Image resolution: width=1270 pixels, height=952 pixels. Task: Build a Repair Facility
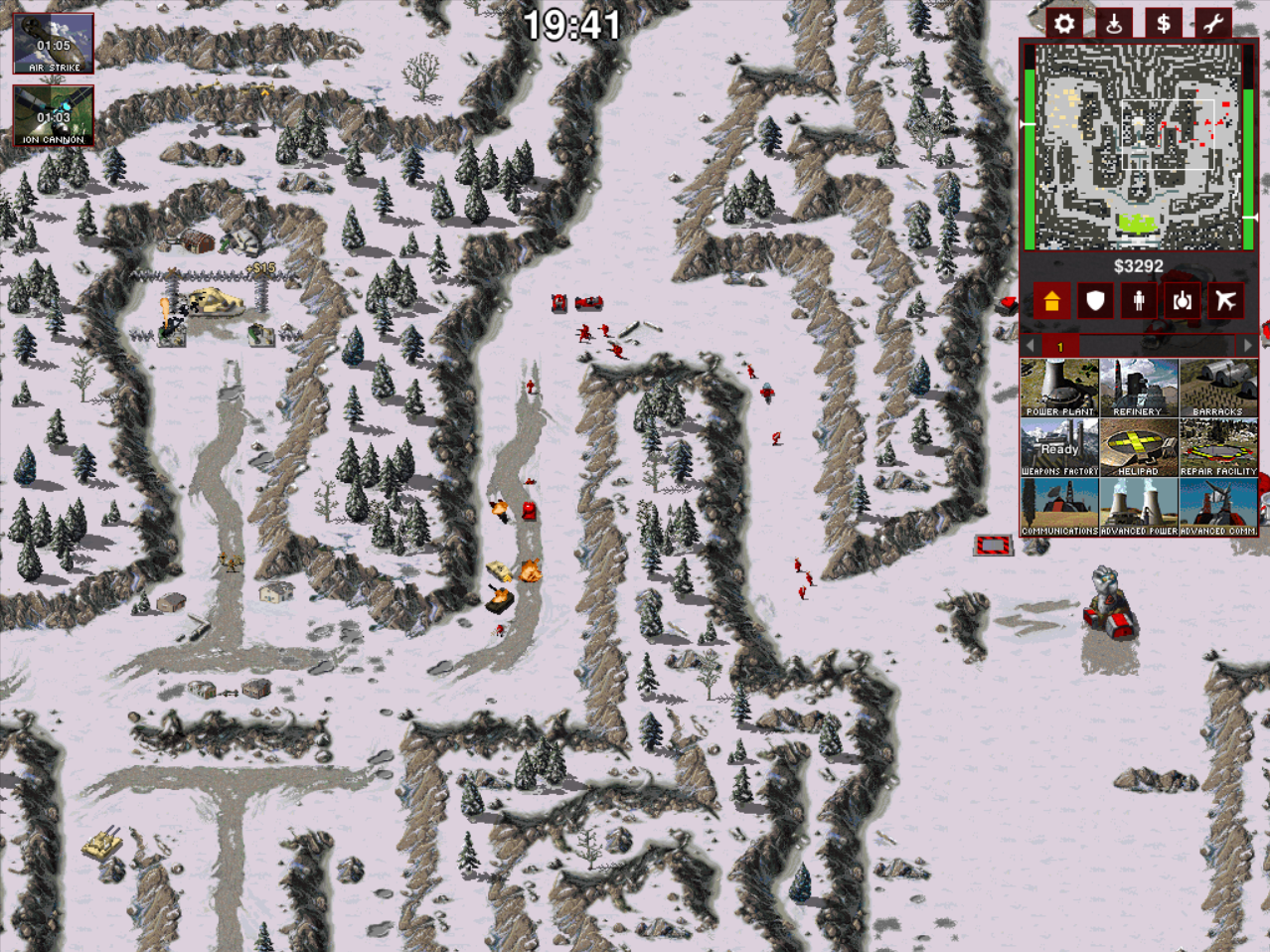[x=1217, y=447]
